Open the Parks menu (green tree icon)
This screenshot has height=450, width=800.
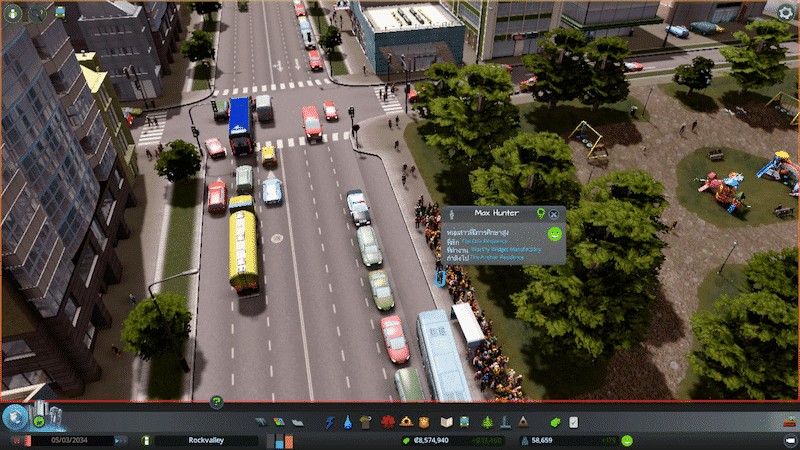pos(488,422)
